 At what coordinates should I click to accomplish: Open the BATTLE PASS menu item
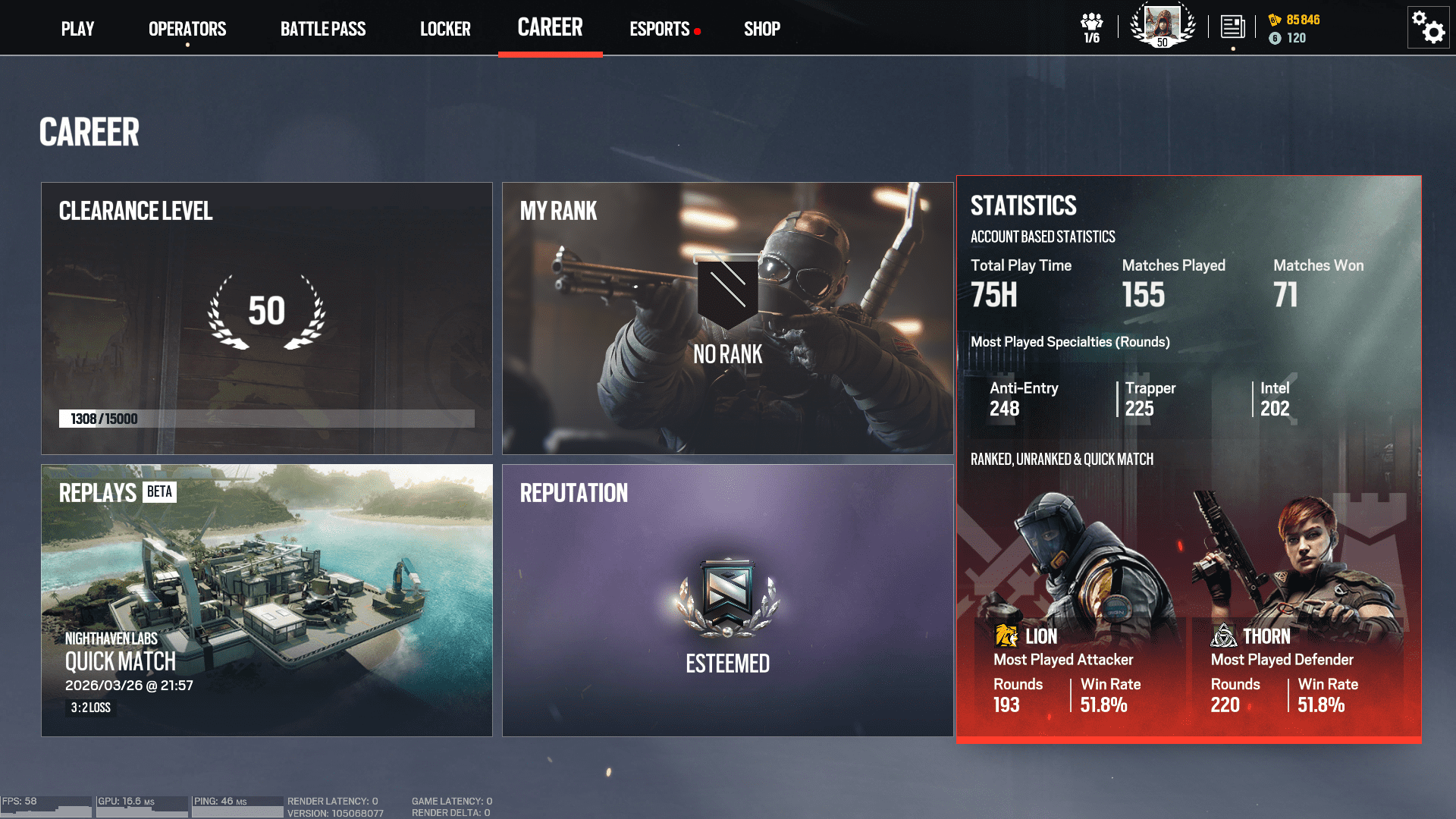pos(323,28)
